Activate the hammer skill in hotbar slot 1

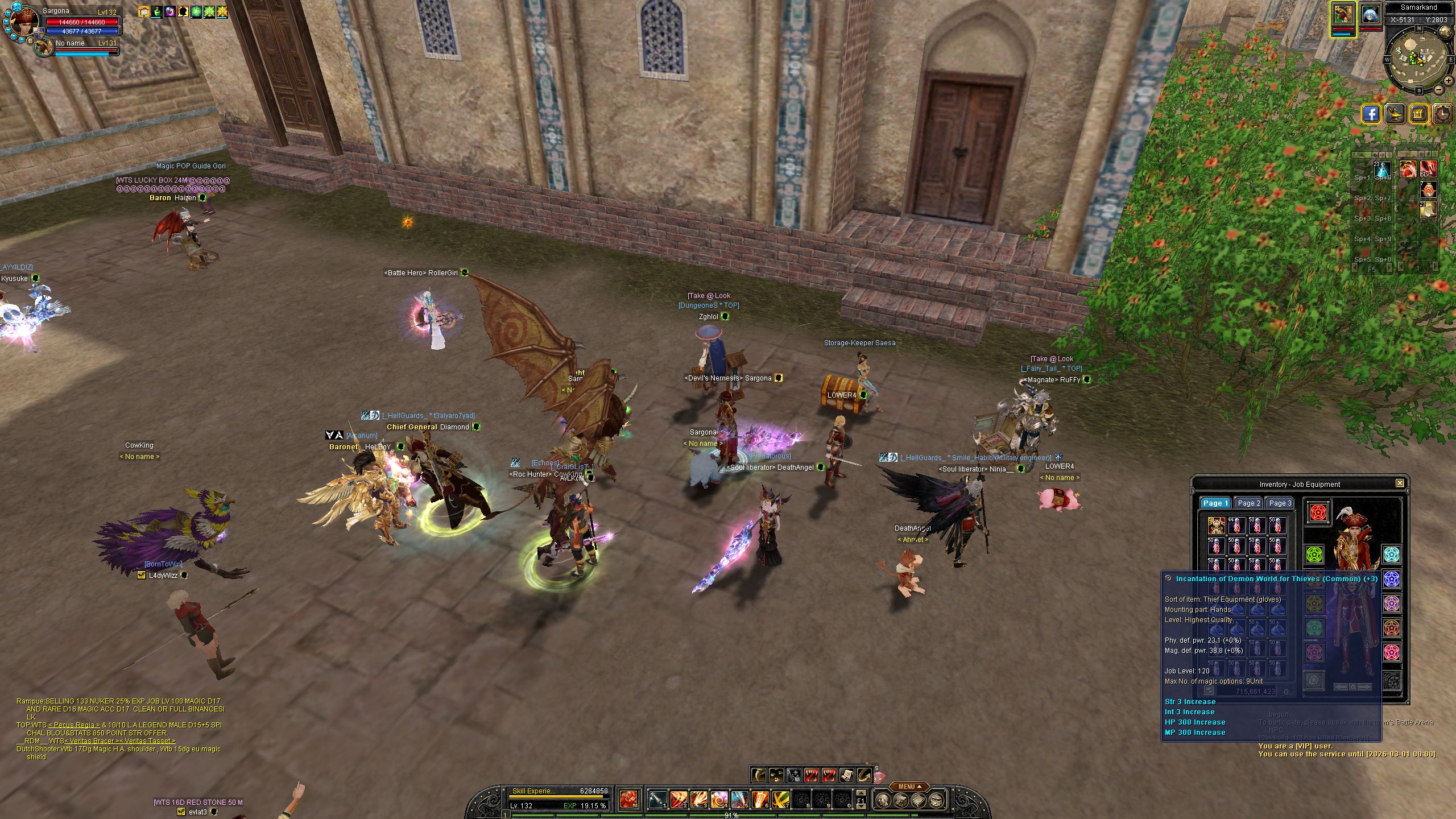tap(658, 800)
